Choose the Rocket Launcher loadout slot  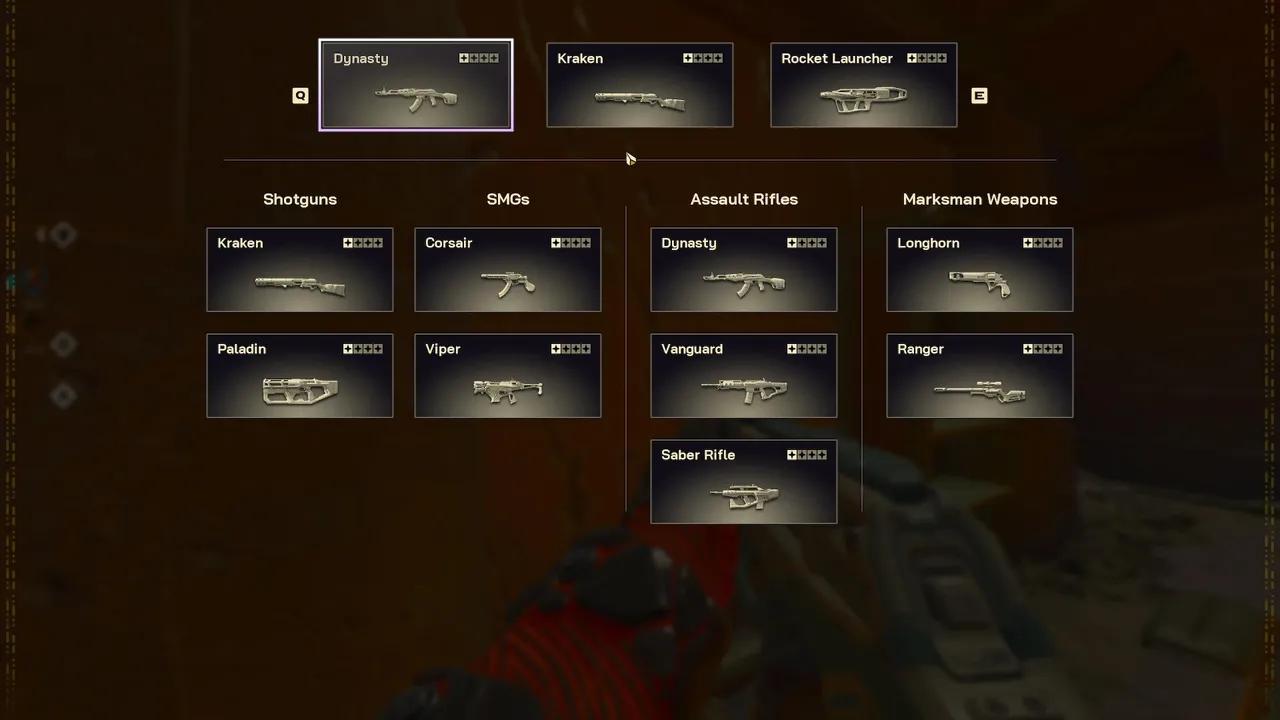[x=864, y=86]
